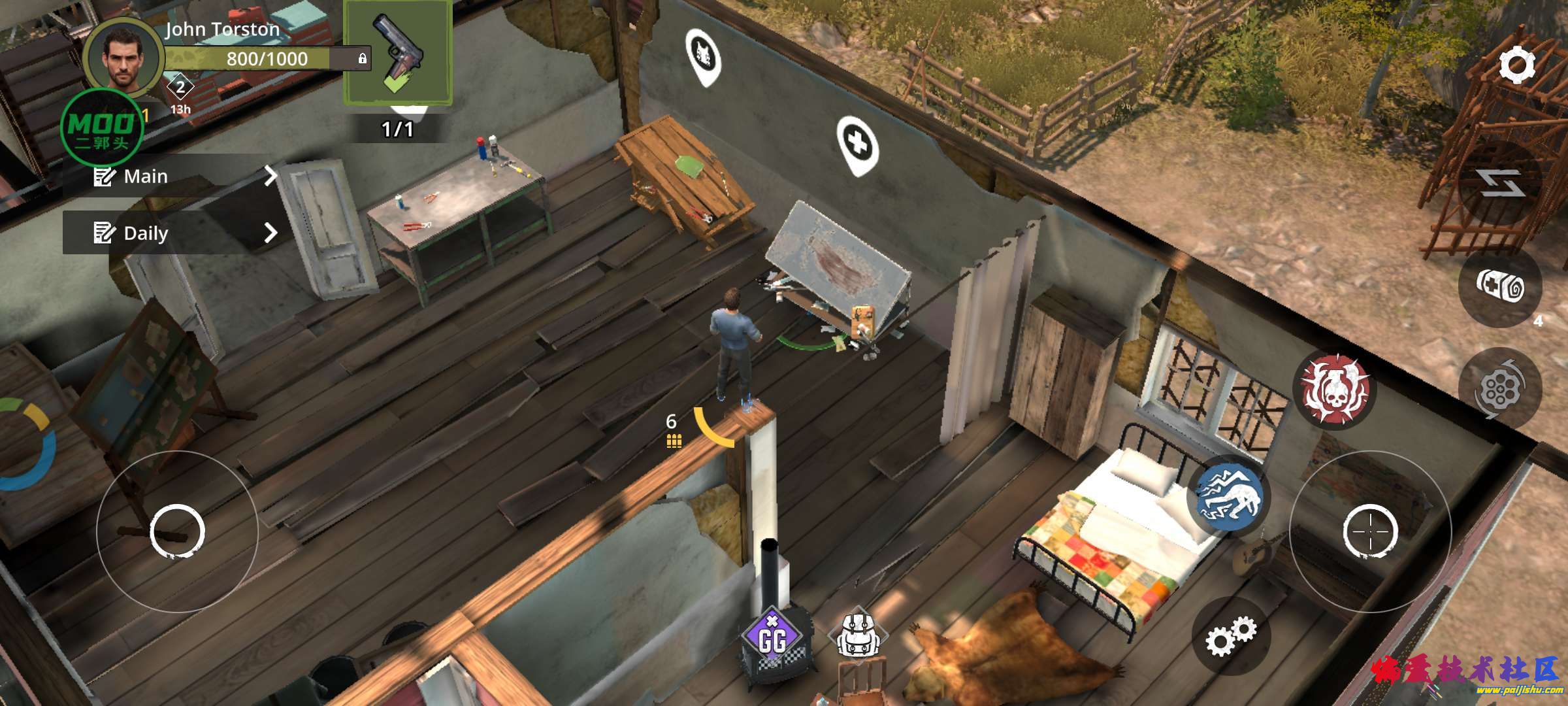Select the wolf head map marker
This screenshot has width=1568, height=706.
tap(704, 55)
